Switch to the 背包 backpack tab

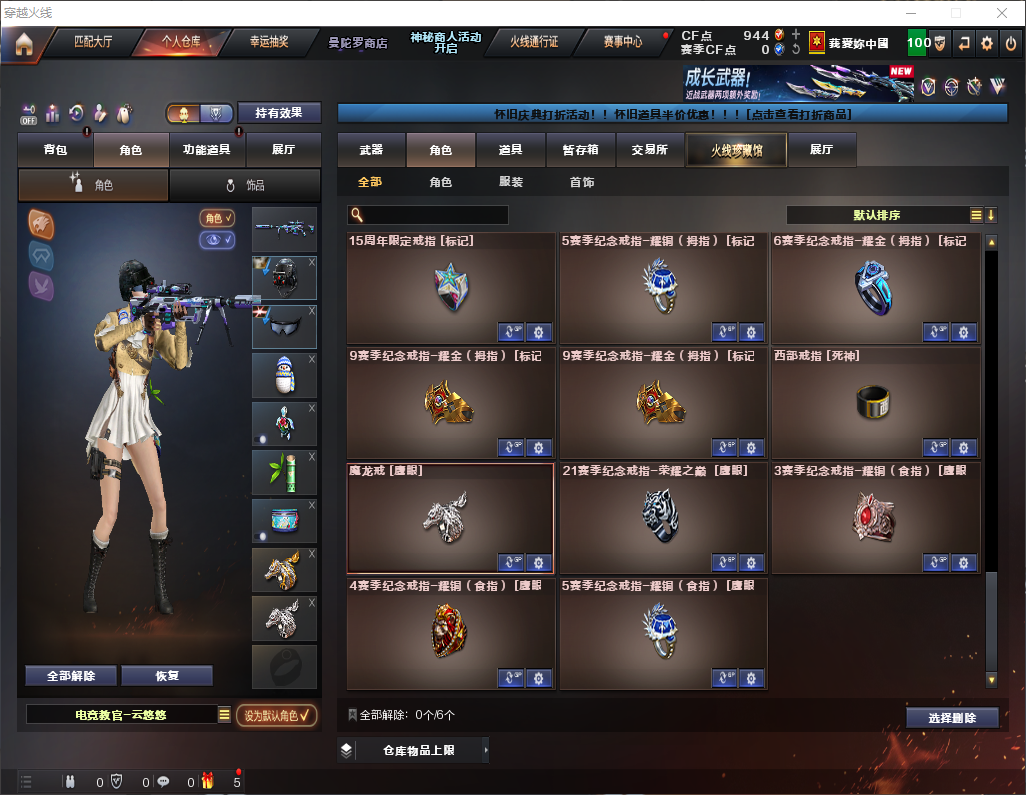click(56, 150)
